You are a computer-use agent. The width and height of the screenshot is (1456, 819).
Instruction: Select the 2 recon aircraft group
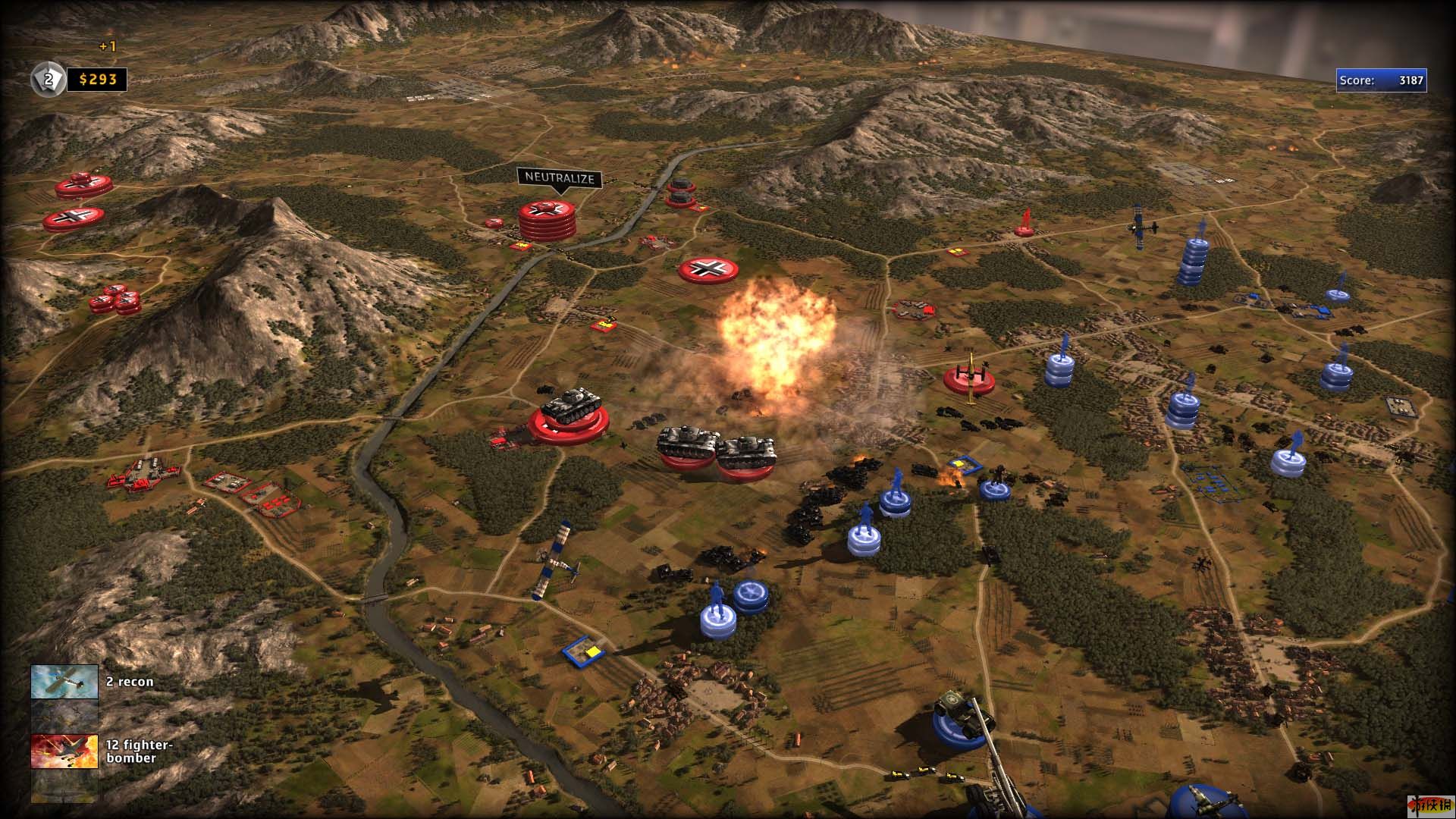pos(64,682)
